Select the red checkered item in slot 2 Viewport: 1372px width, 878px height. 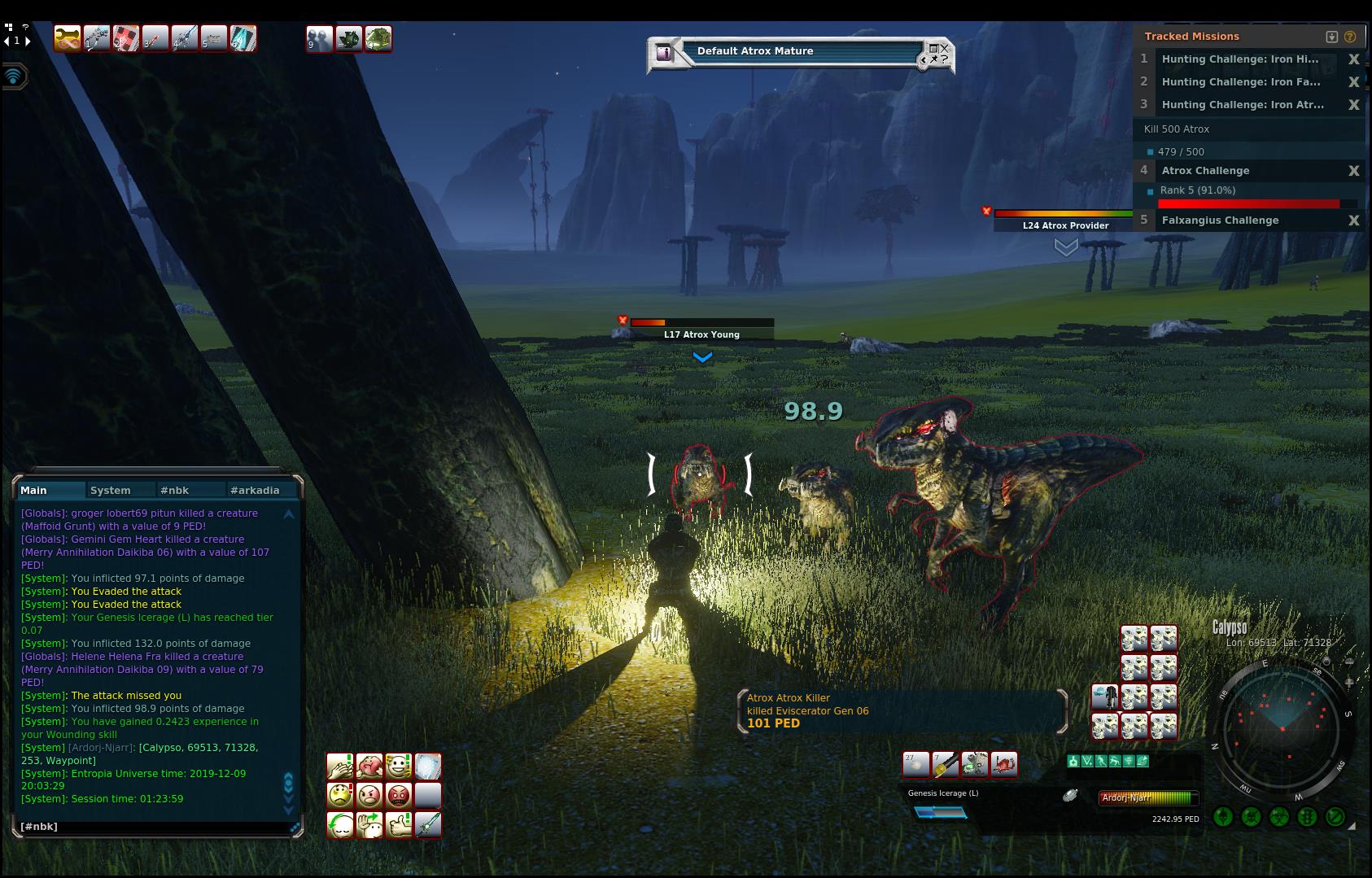click(x=125, y=38)
